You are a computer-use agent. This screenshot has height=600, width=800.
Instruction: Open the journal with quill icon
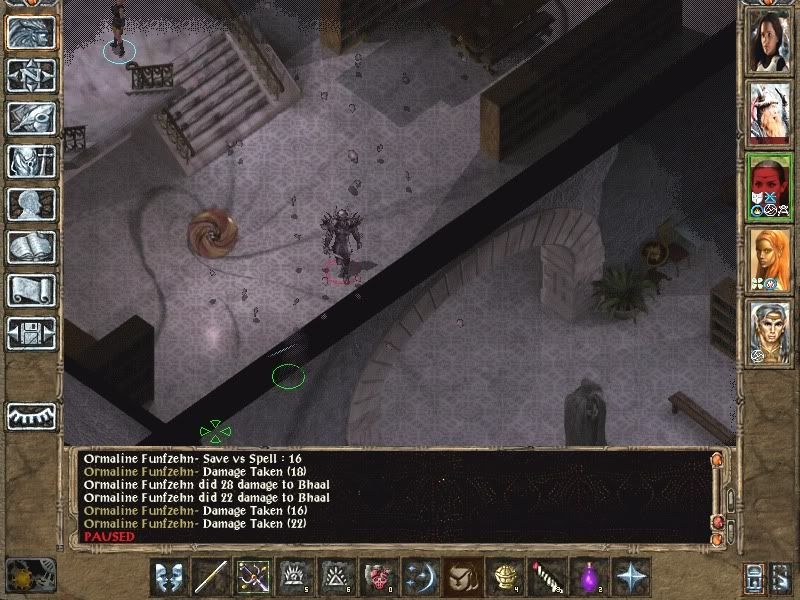31,119
